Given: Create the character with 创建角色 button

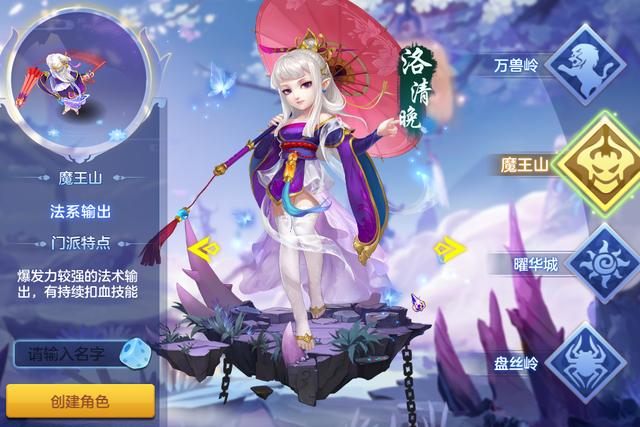Looking at the screenshot, I should tap(79, 399).
